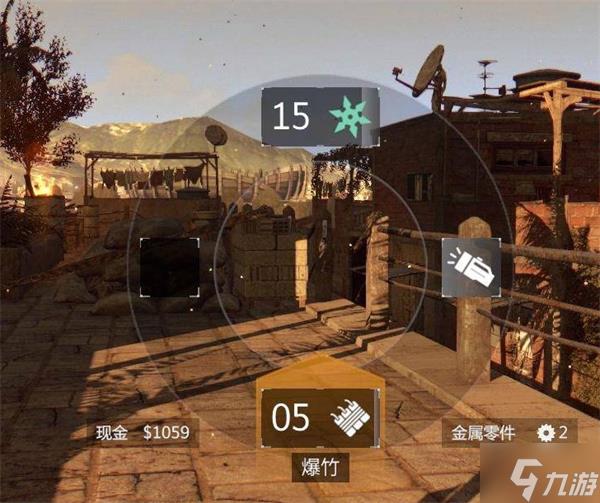Choose the firecrackers slot labeled 爆竹

pos(320,417)
